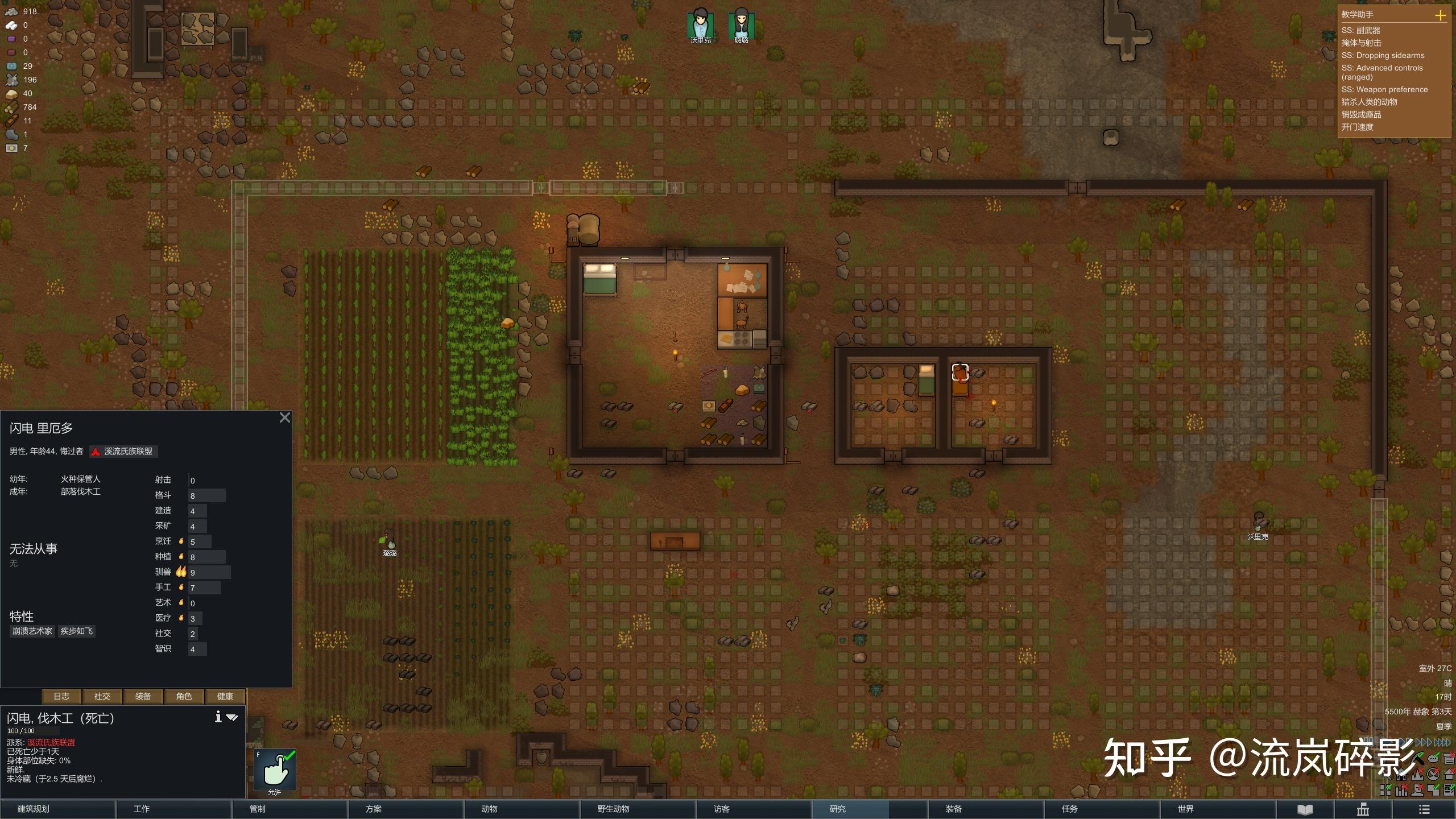Select 沃里克's portrait at the top of screen
This screenshot has width=1456, height=819.
click(x=701, y=23)
